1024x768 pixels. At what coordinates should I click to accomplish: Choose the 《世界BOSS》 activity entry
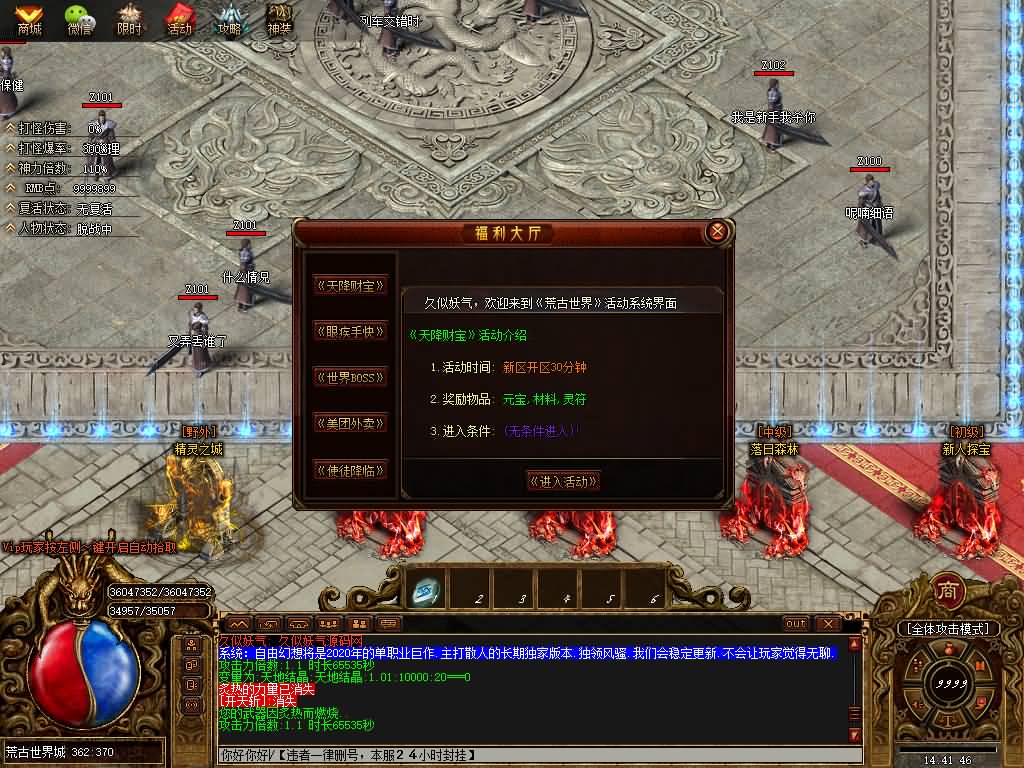coord(349,377)
